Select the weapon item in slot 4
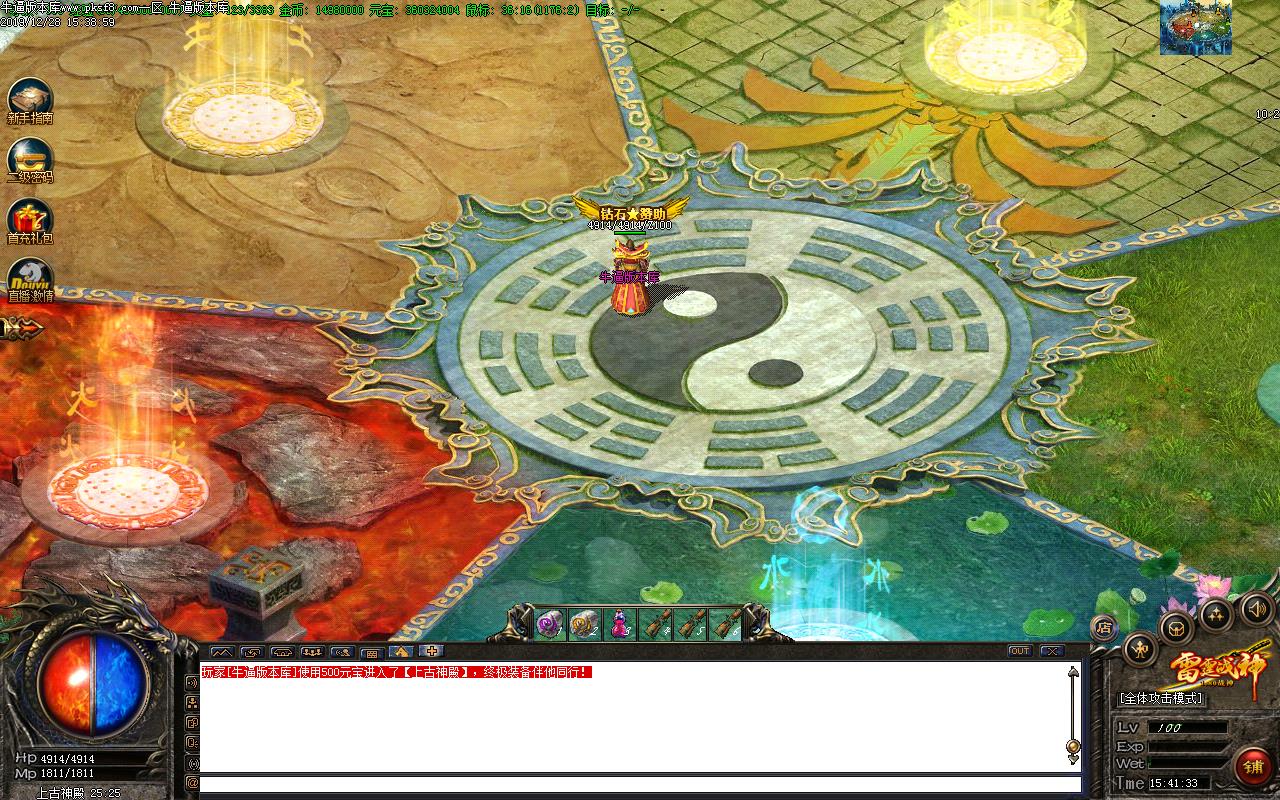The width and height of the screenshot is (1280, 800). point(655,623)
